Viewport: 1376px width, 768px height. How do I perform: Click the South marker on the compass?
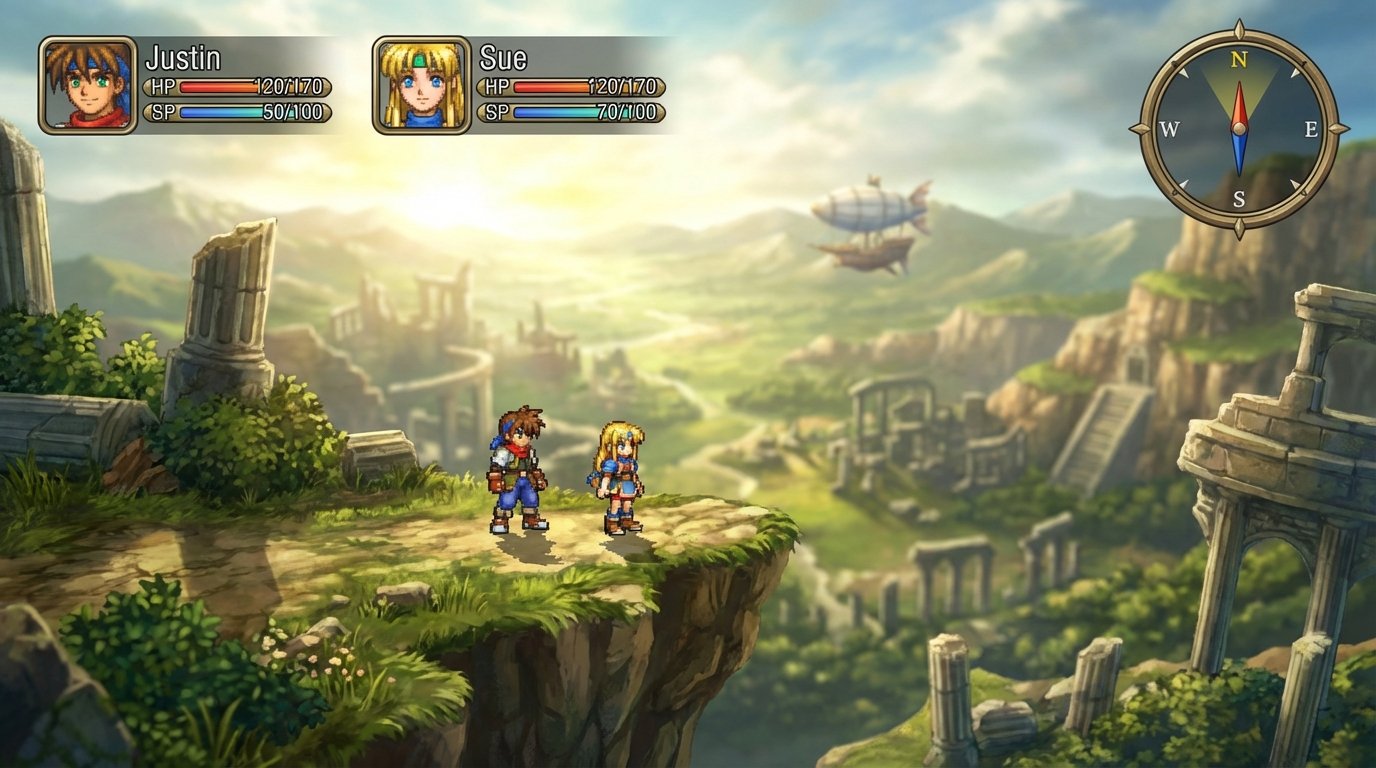(1240, 195)
